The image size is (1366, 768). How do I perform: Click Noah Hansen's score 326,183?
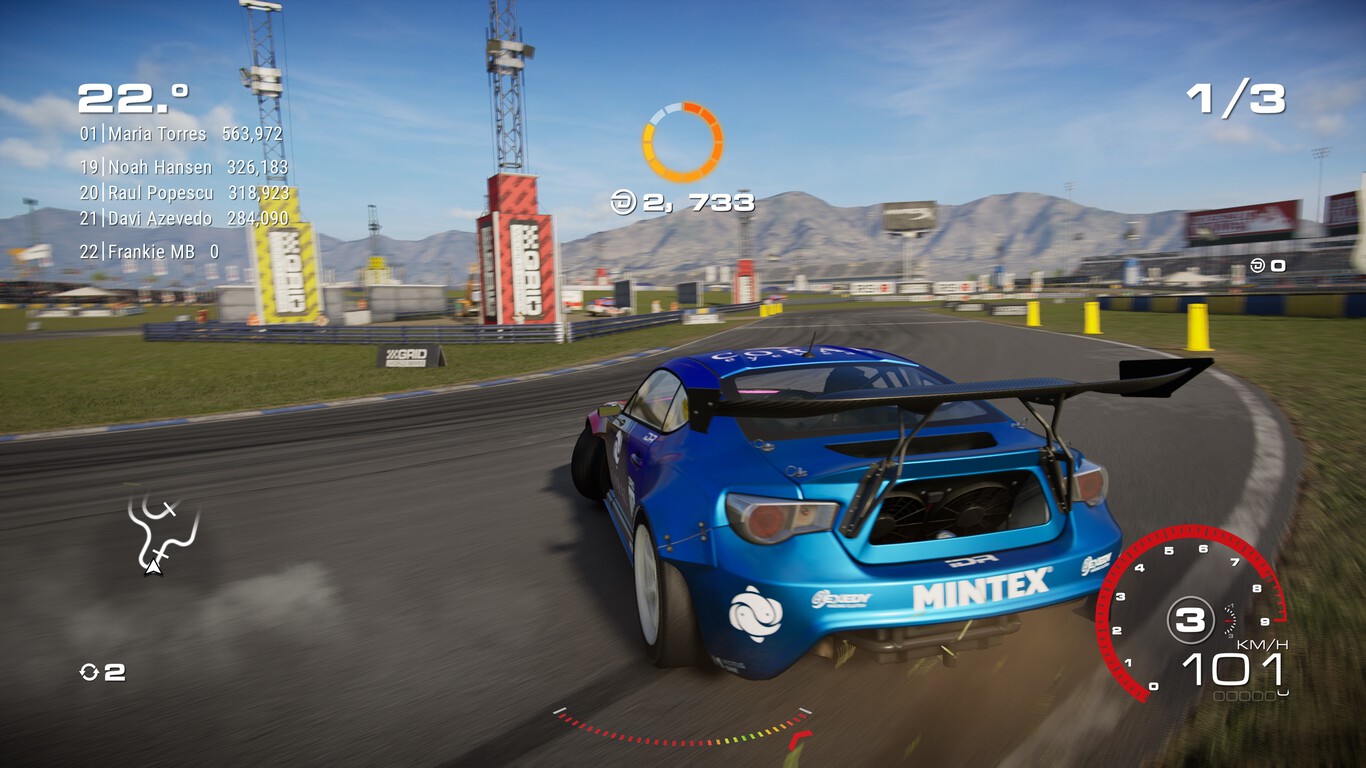[x=257, y=168]
